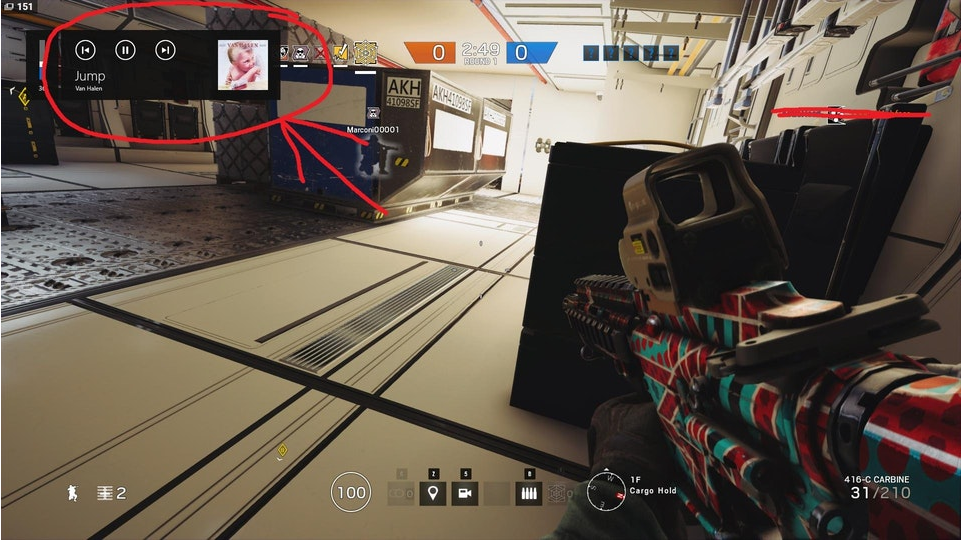Click the compass dial

coord(606,489)
